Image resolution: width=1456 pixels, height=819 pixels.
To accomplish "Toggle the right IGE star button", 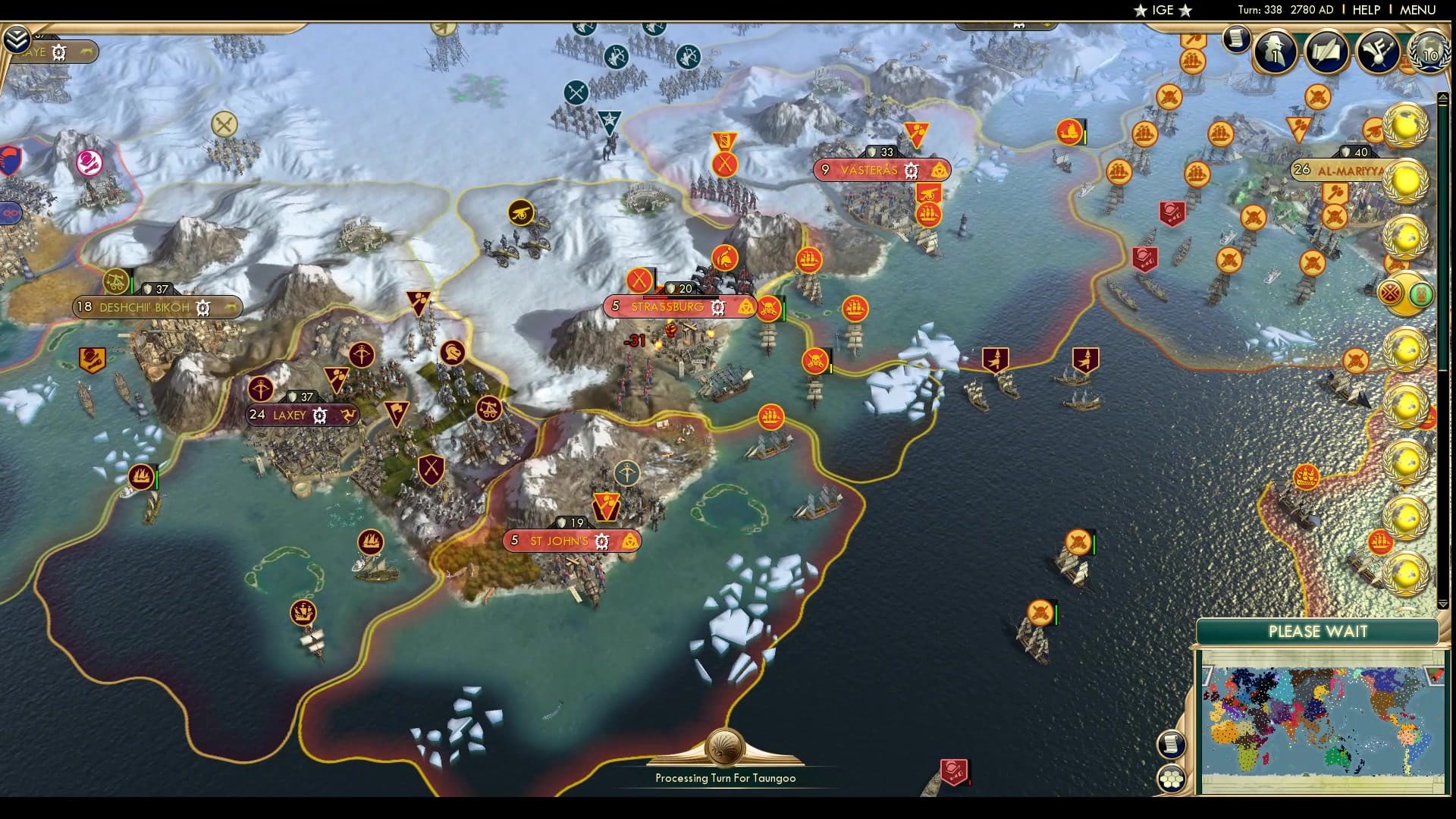I will point(1185,11).
